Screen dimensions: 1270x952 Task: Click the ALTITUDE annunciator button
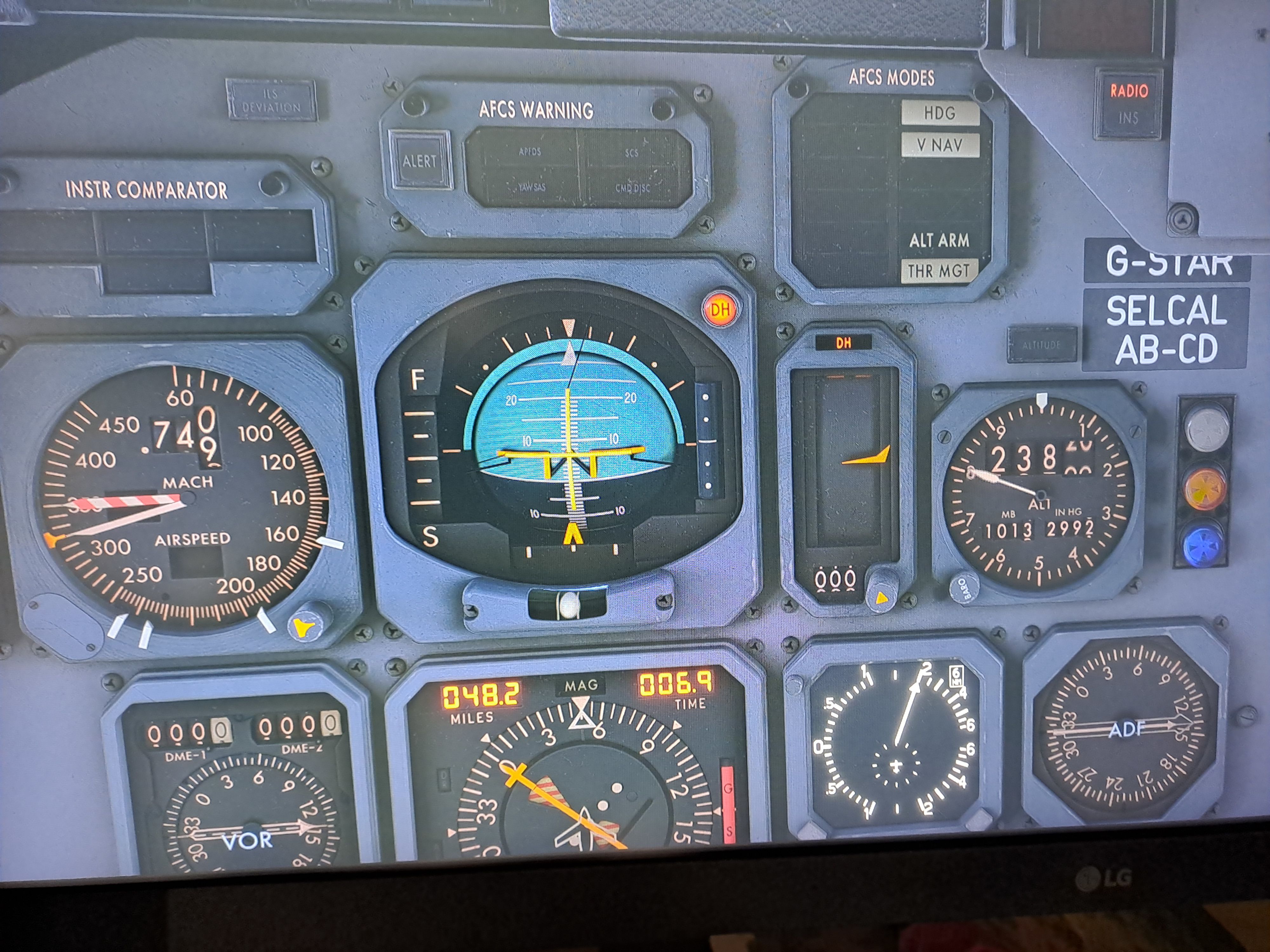(1041, 345)
